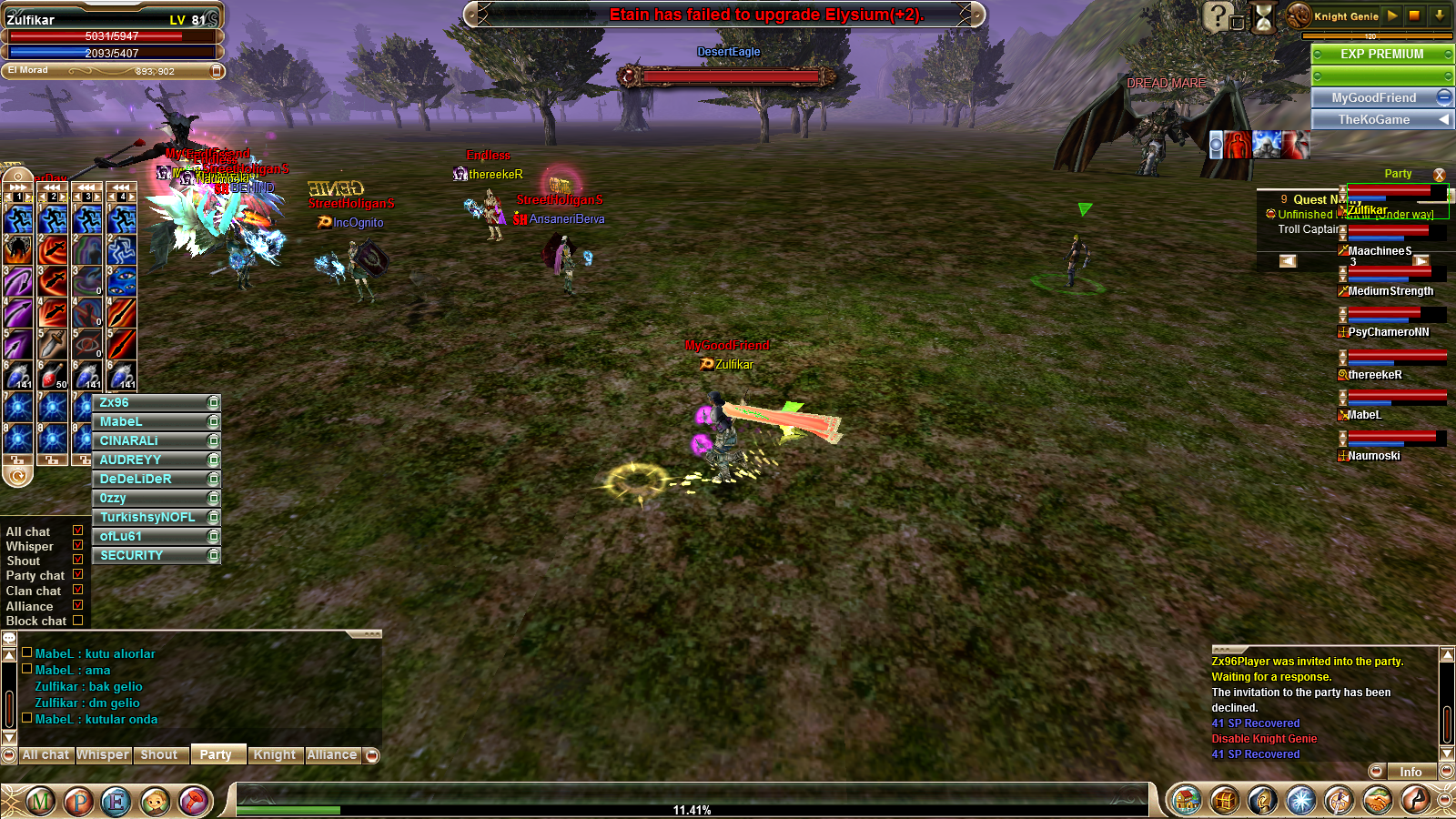Toggle the Block chat checkbox
Screen dimensions: 1456x819
pyautogui.click(x=77, y=621)
